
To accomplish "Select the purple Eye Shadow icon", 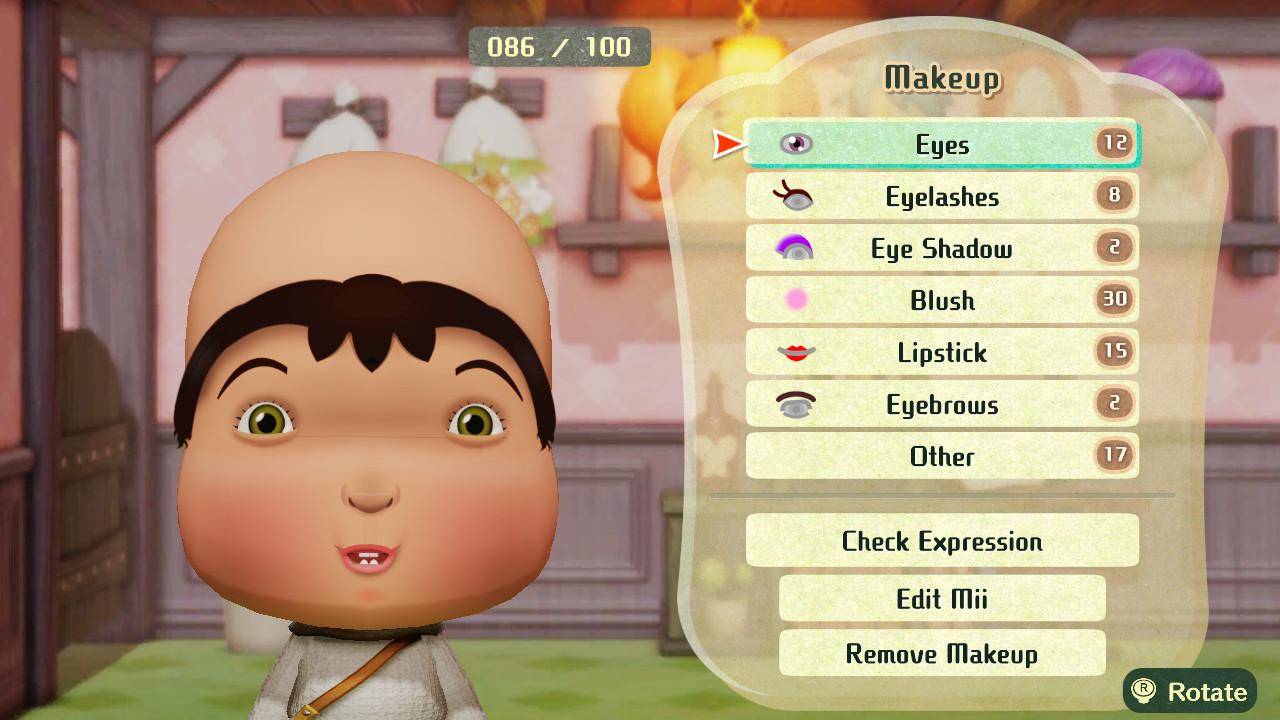I will (x=798, y=249).
